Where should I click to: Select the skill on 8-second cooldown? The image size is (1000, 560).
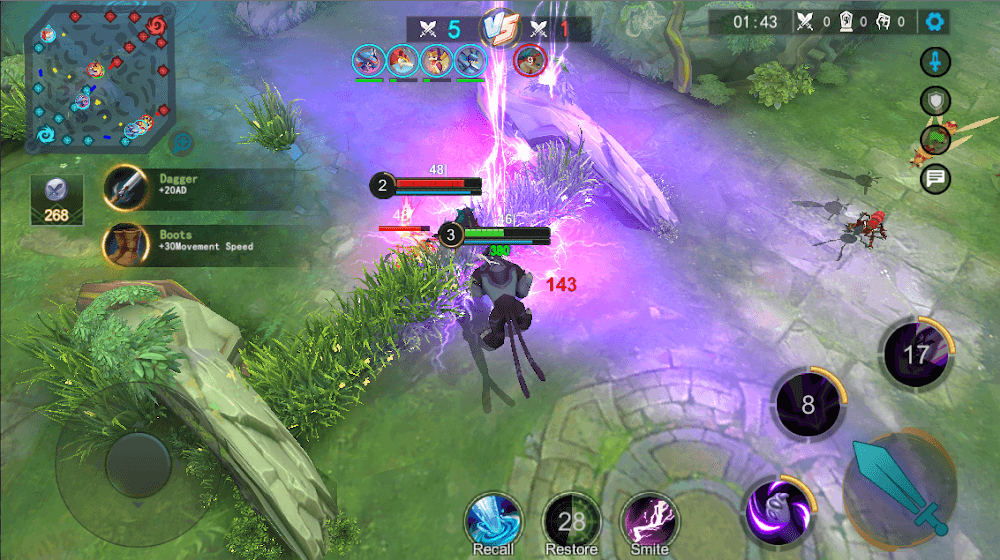pos(807,404)
